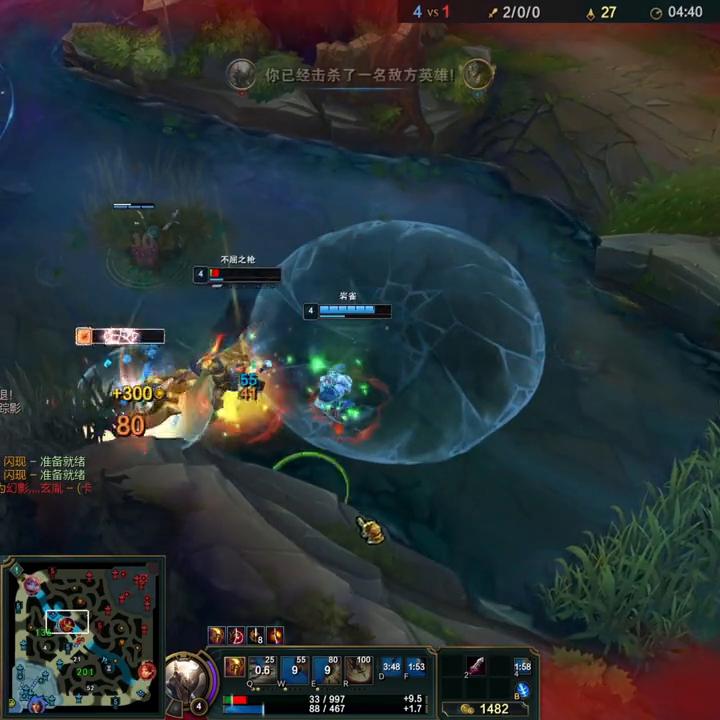The width and height of the screenshot is (720, 720).
Task: Click the blue recall button
Action: (523, 690)
